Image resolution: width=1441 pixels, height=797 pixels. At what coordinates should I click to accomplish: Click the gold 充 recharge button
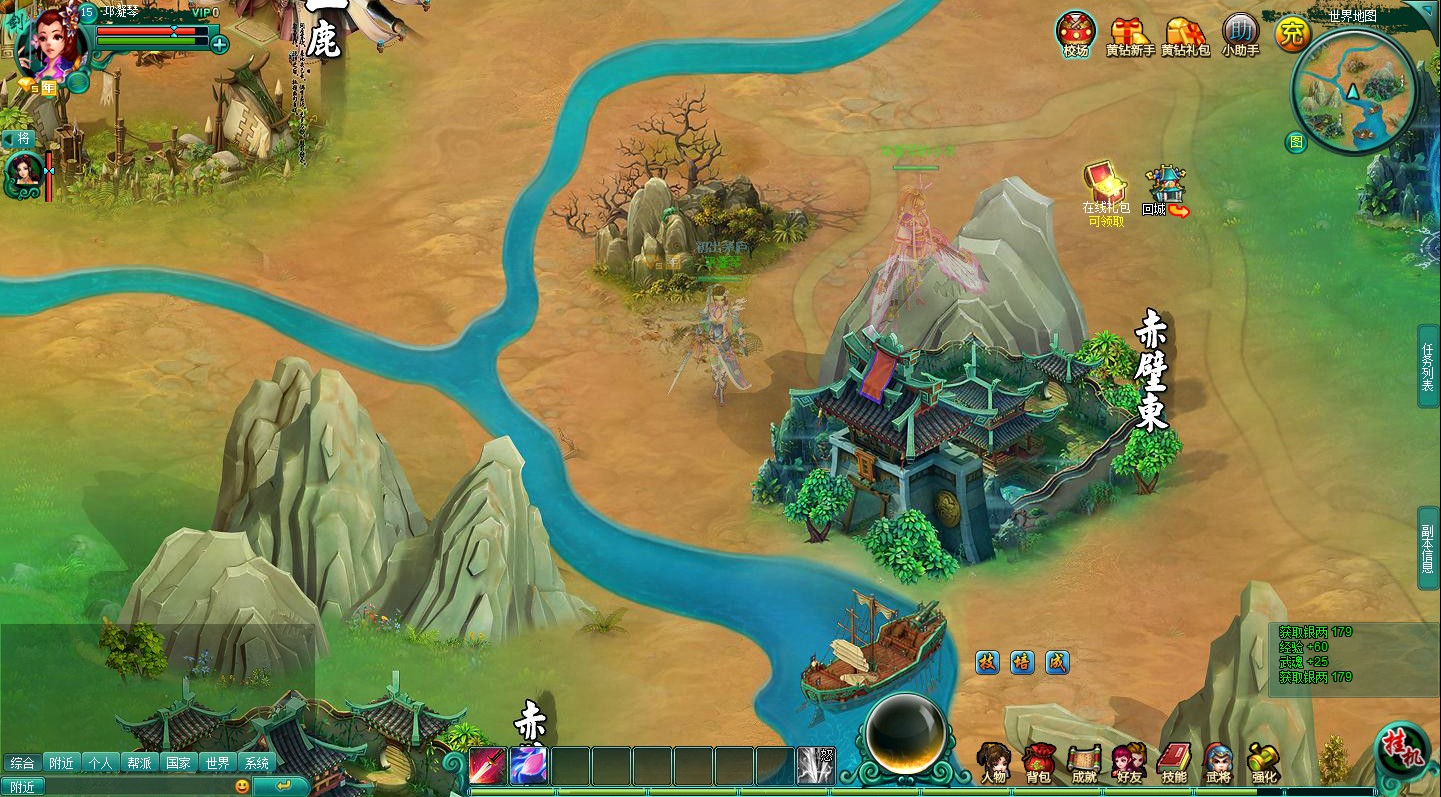coord(1292,34)
